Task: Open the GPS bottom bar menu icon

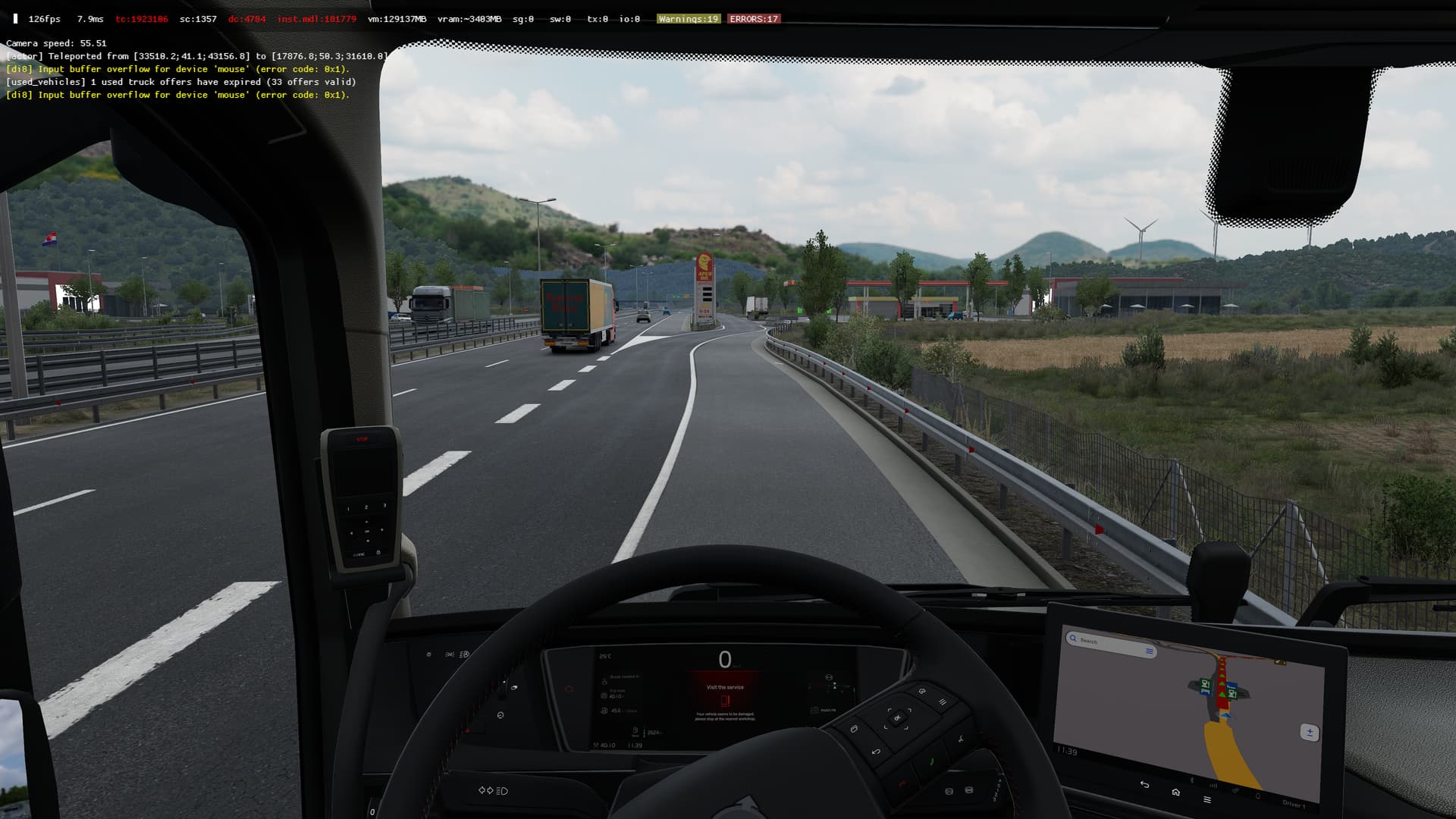Action: 1207,799
